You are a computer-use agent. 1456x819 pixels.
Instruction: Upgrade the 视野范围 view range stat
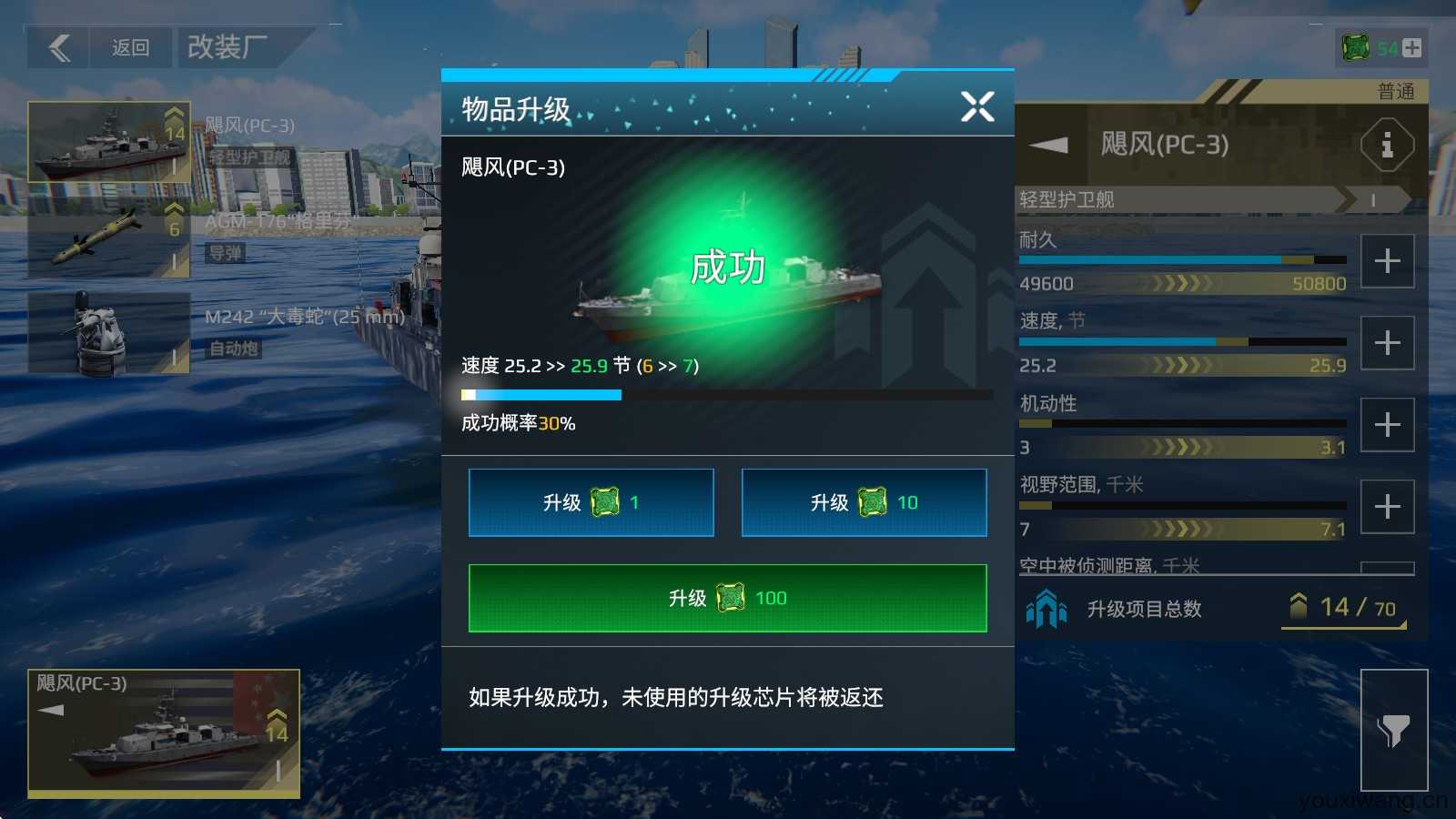pyautogui.click(x=1387, y=507)
